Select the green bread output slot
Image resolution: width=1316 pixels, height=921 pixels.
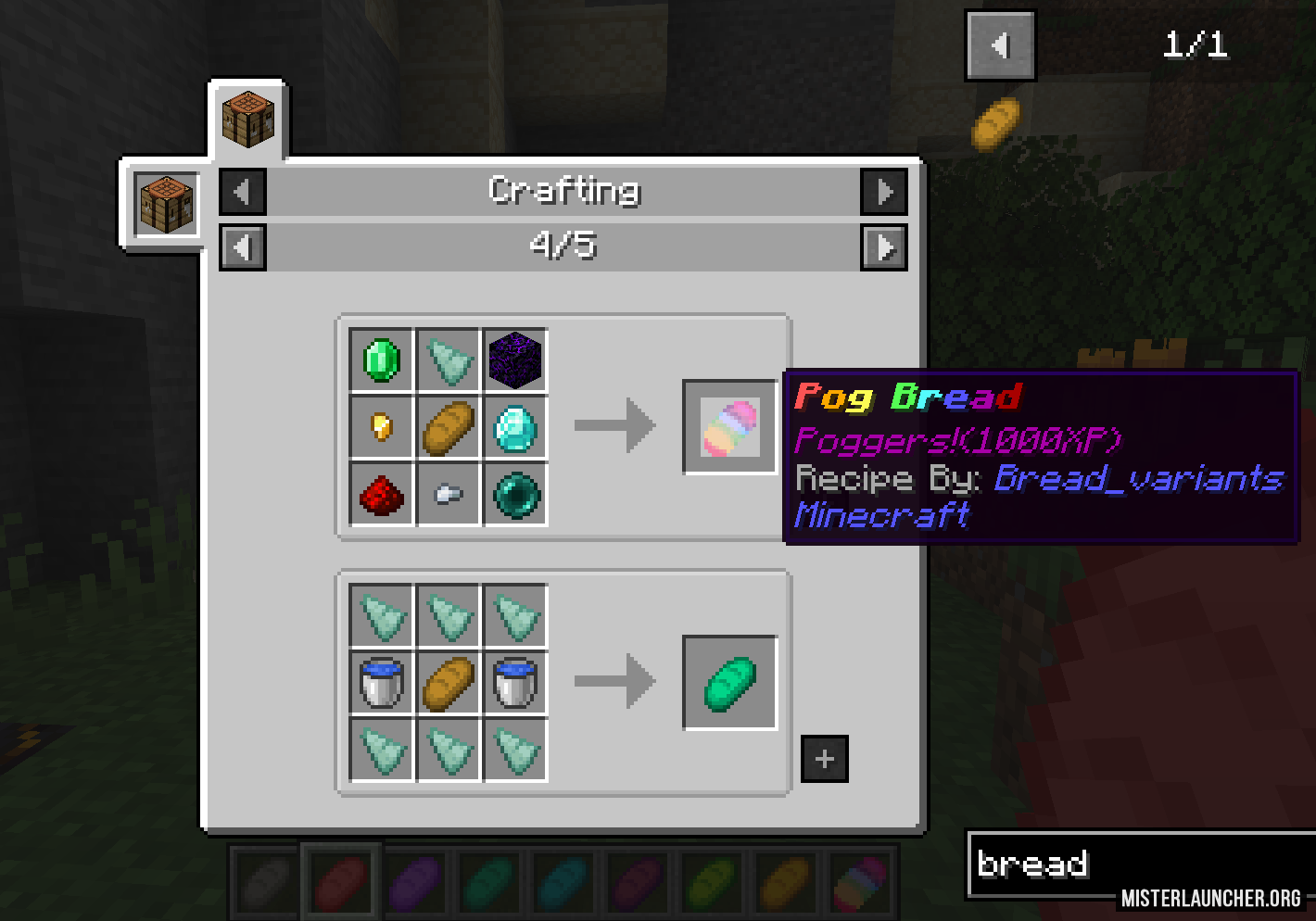(730, 683)
